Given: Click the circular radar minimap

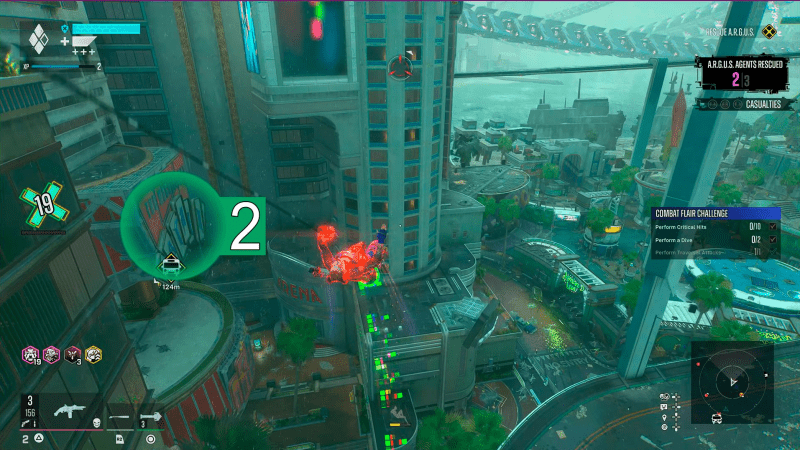Looking at the screenshot, I should [x=733, y=381].
